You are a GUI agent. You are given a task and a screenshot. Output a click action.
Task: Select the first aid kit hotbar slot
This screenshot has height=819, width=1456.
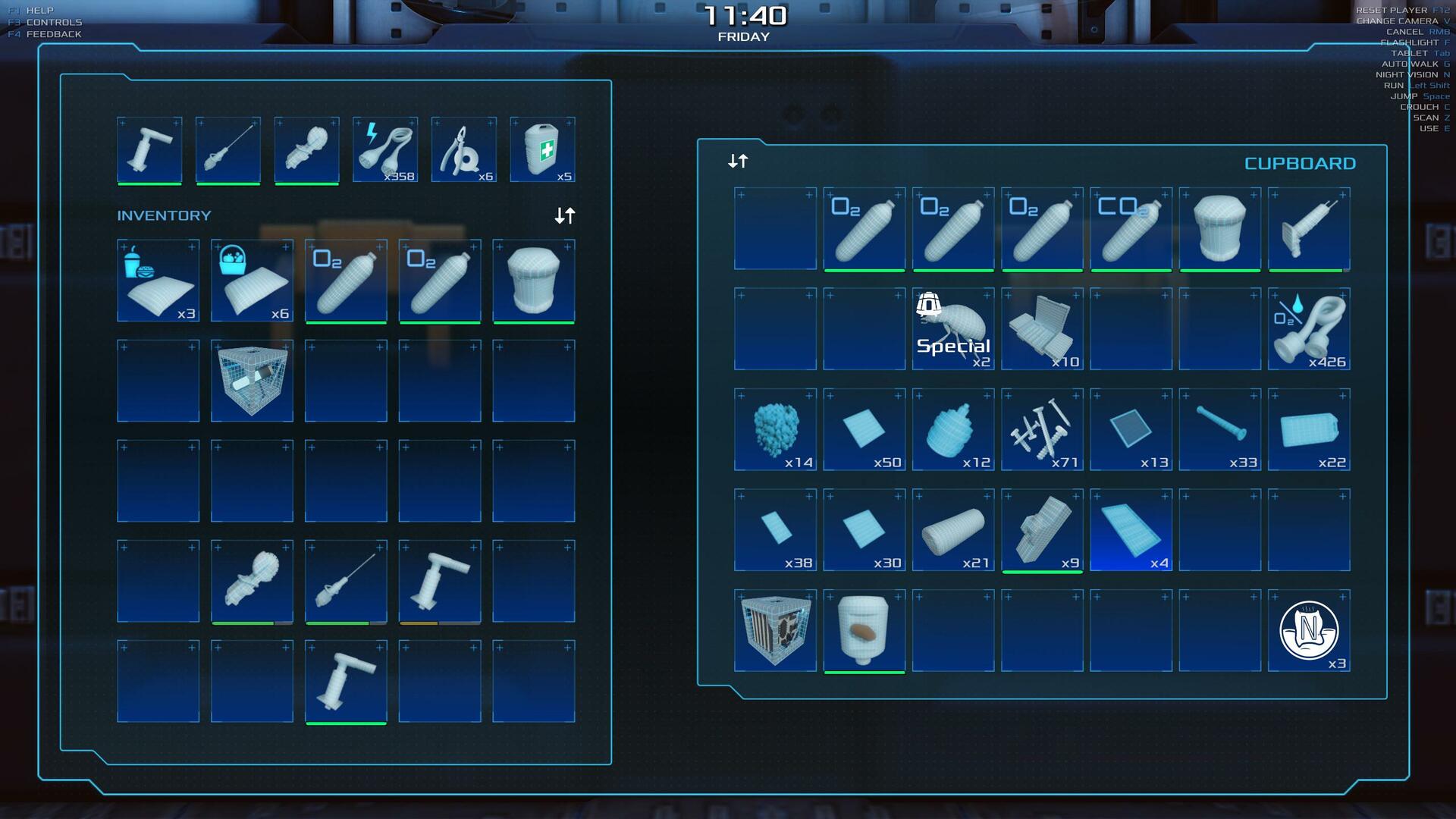click(542, 149)
